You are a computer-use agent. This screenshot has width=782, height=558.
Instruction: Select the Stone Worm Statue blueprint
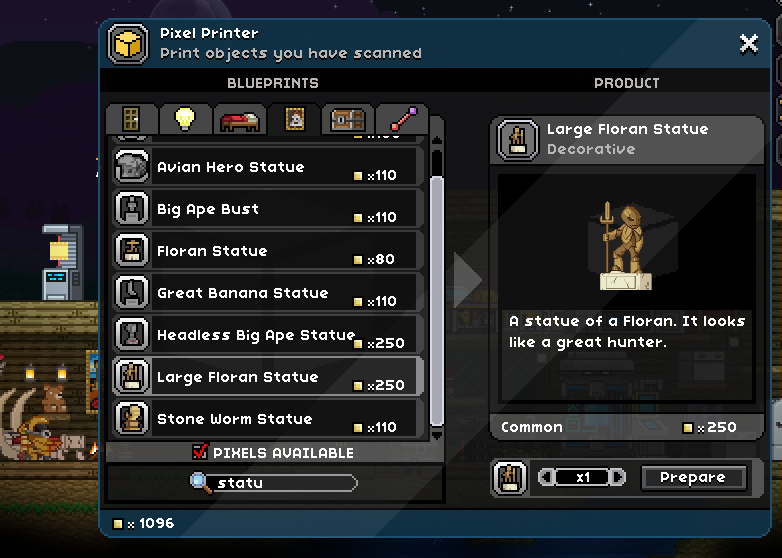point(266,419)
